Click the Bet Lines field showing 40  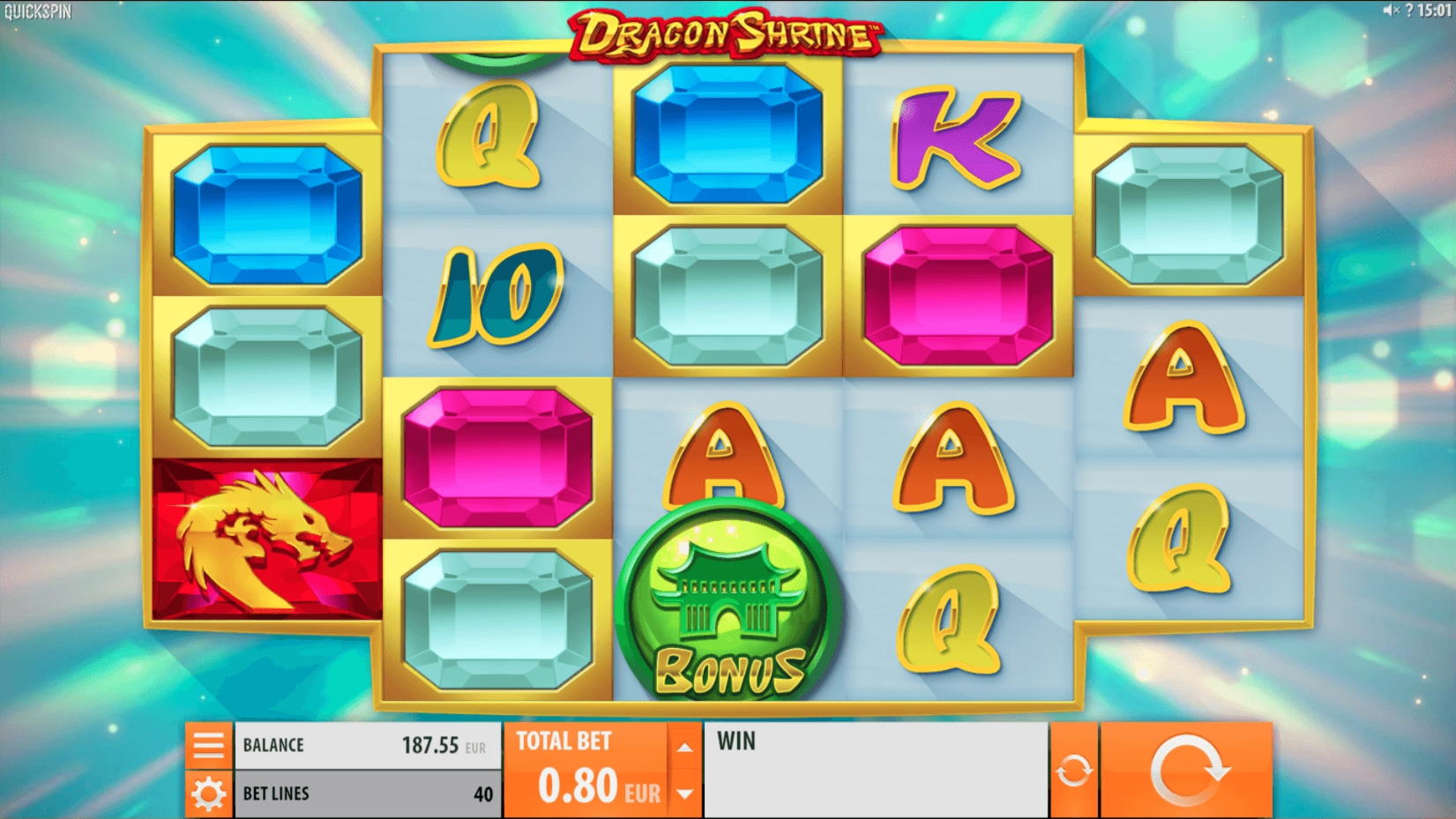(x=366, y=793)
